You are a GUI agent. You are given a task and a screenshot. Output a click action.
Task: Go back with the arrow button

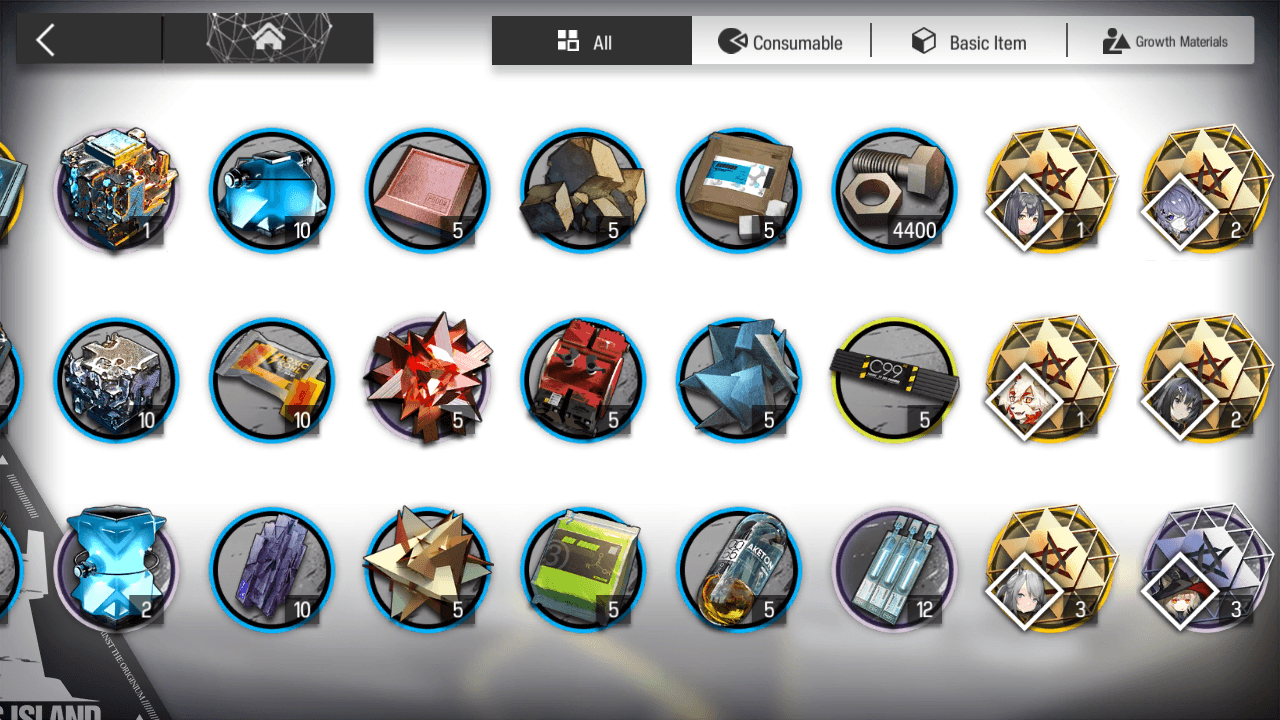(x=45, y=40)
